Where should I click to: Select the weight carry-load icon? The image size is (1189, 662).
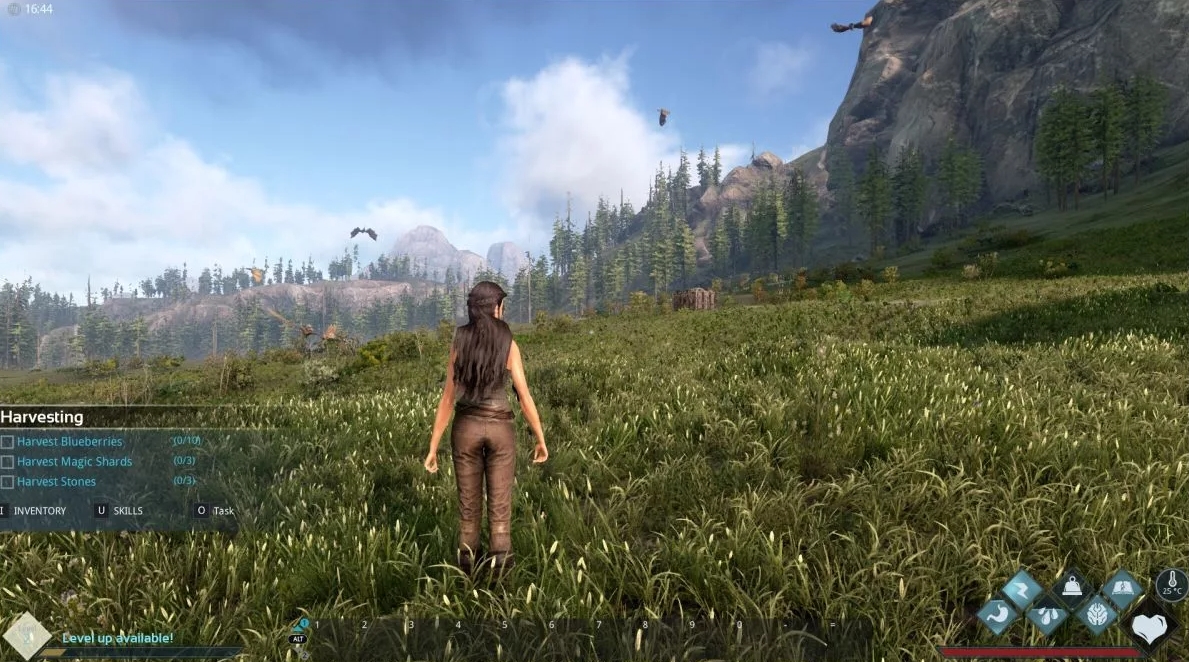[x=1072, y=590]
